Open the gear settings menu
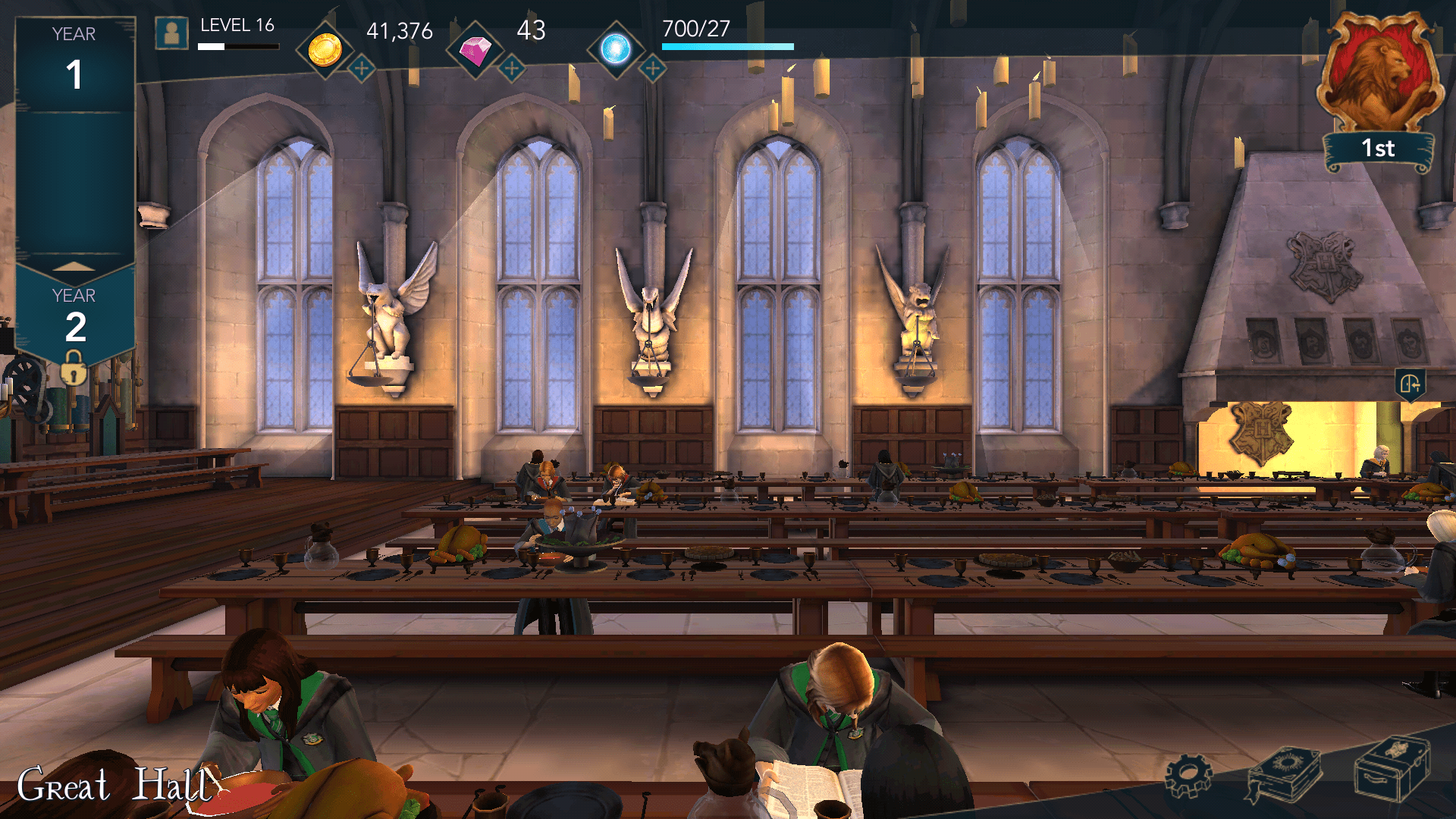The width and height of the screenshot is (1456, 819). (1188, 776)
